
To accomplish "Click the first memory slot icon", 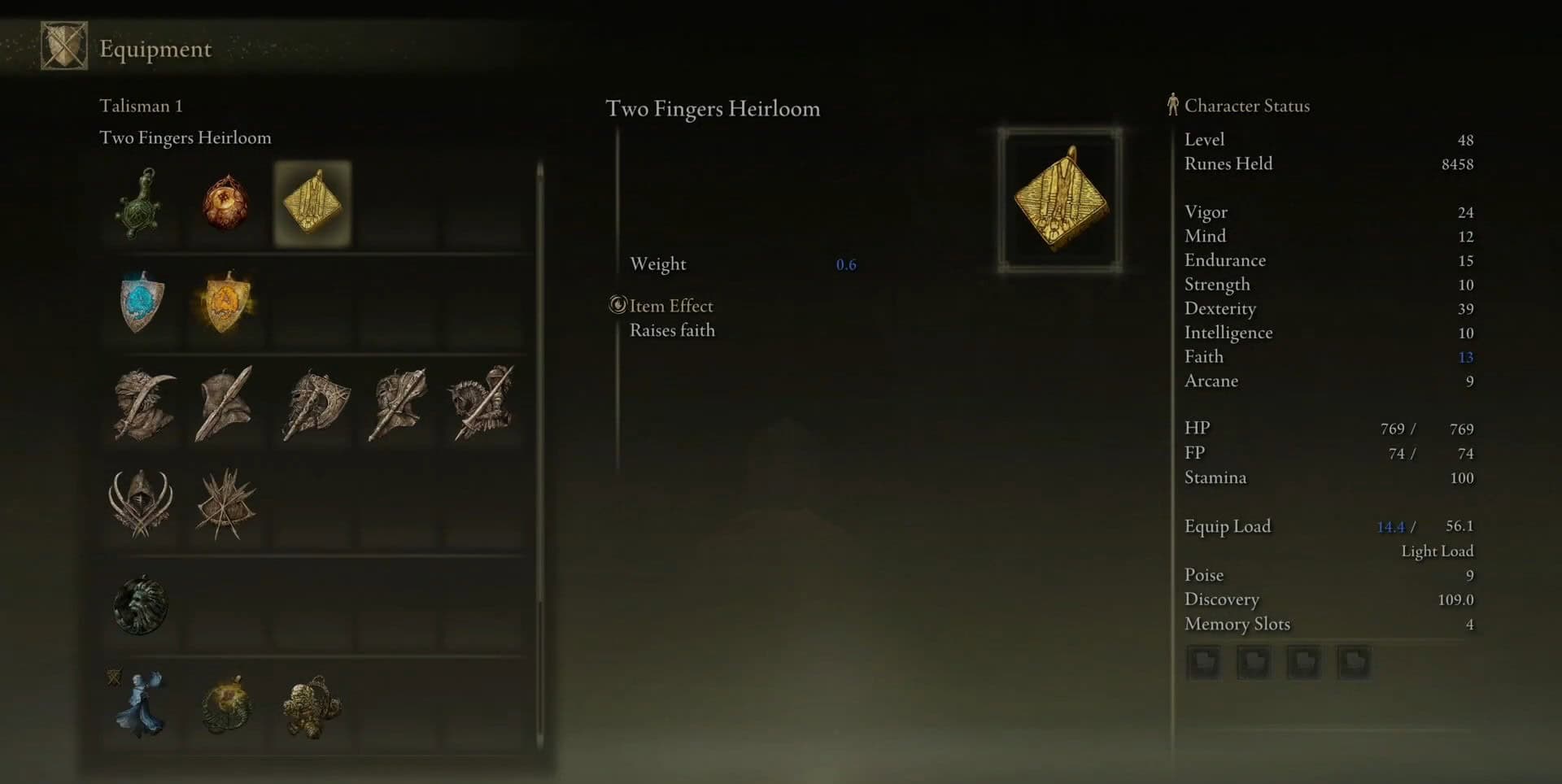I will (1204, 662).
